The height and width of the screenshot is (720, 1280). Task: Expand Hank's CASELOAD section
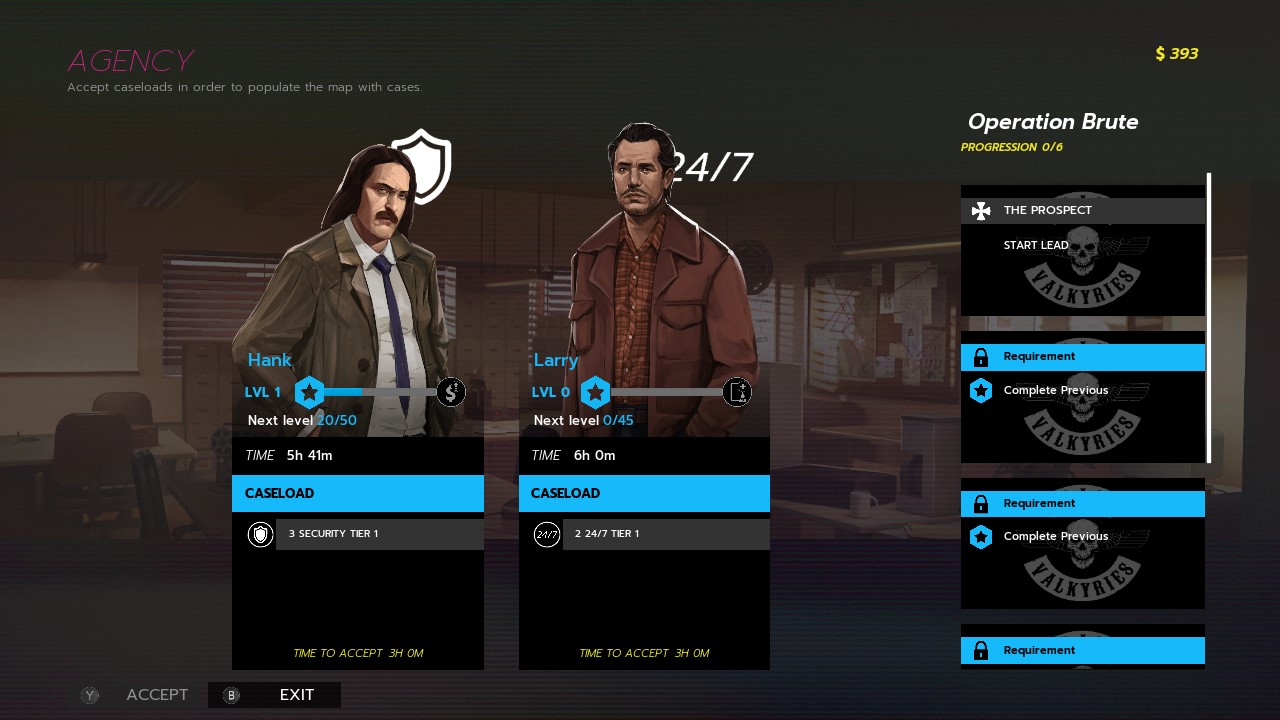[357, 493]
